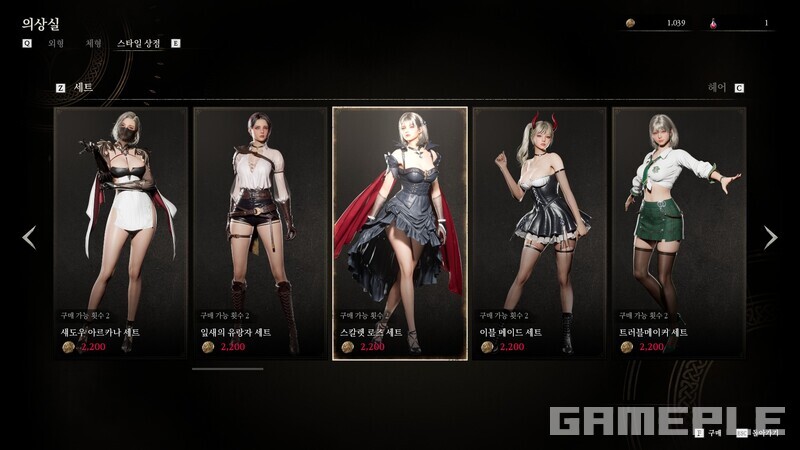This screenshot has width=800, height=450.
Task: Select the 섀도우 아르카나 세트 outfit card
Action: [x=121, y=231]
